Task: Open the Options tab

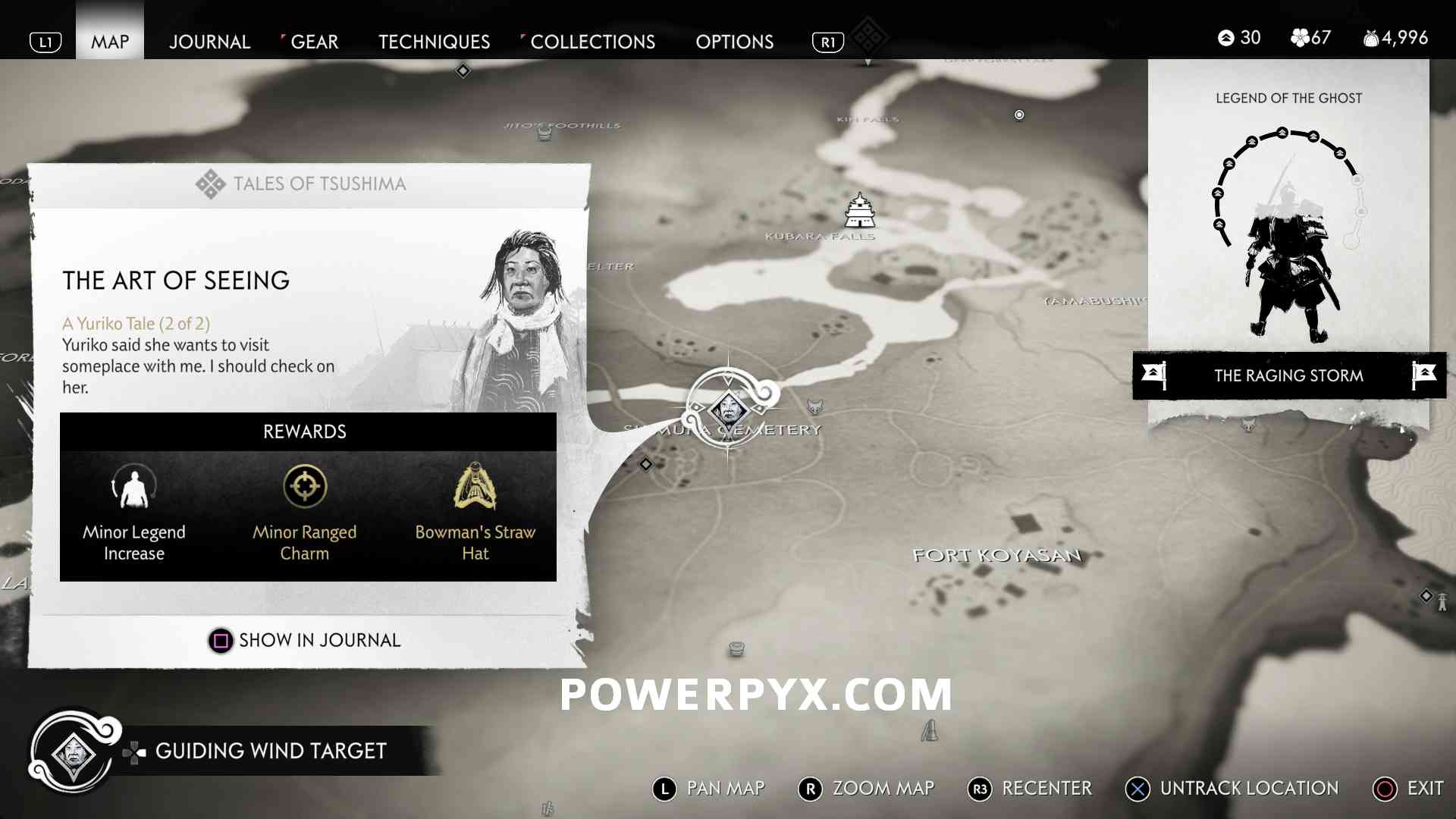Action: [734, 42]
